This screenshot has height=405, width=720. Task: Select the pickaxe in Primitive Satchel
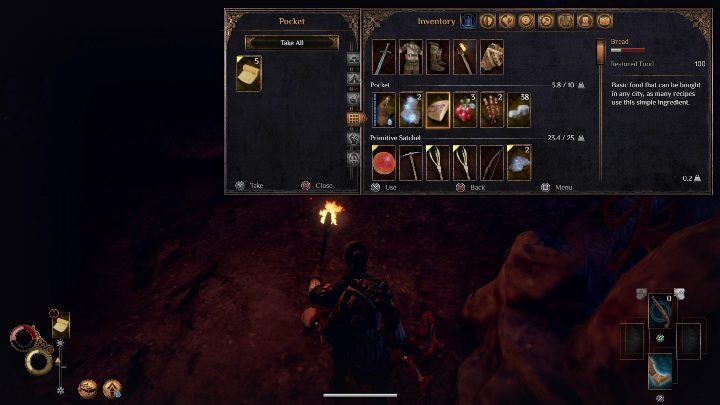[411, 162]
